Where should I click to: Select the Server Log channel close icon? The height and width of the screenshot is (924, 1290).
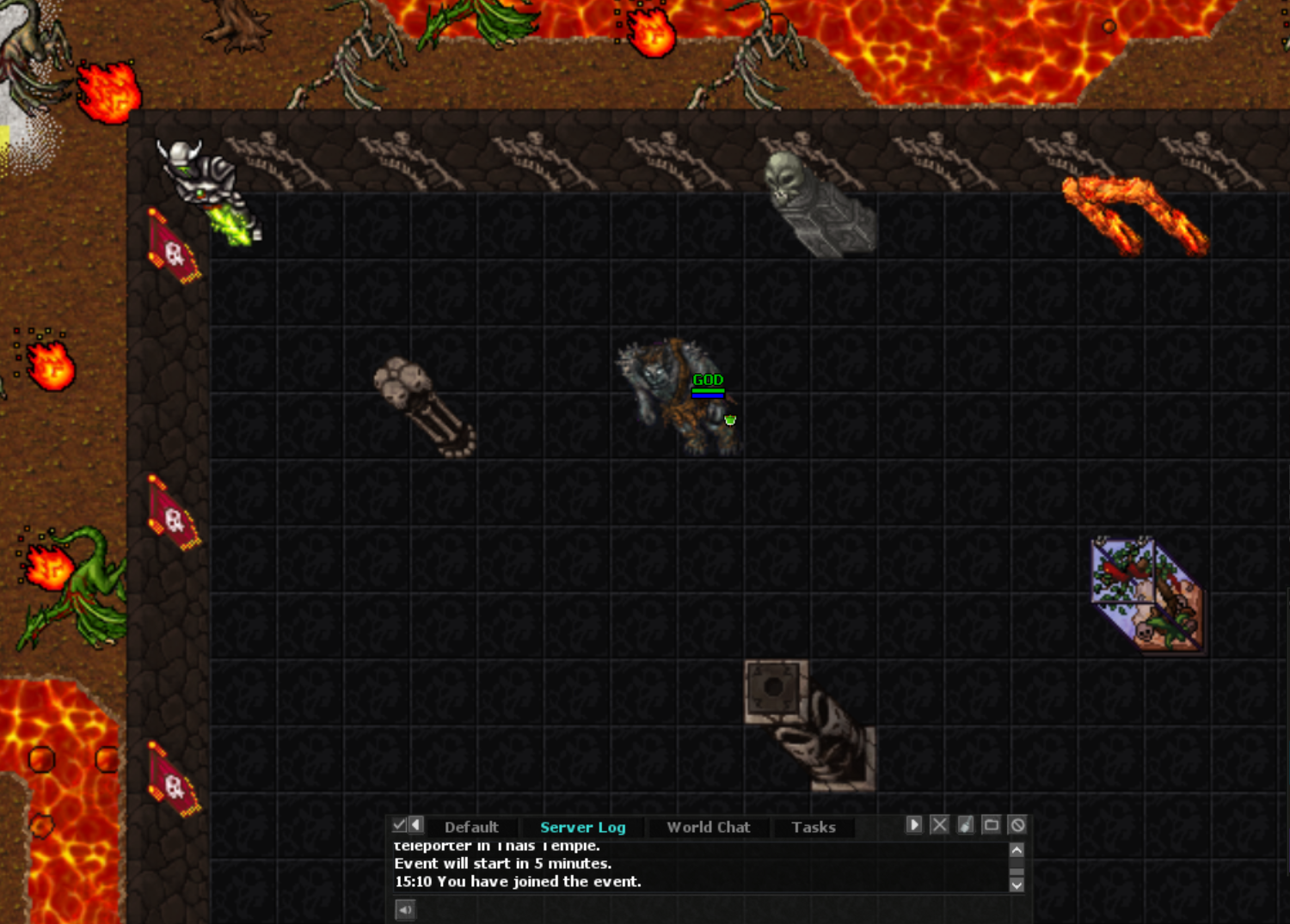938,824
